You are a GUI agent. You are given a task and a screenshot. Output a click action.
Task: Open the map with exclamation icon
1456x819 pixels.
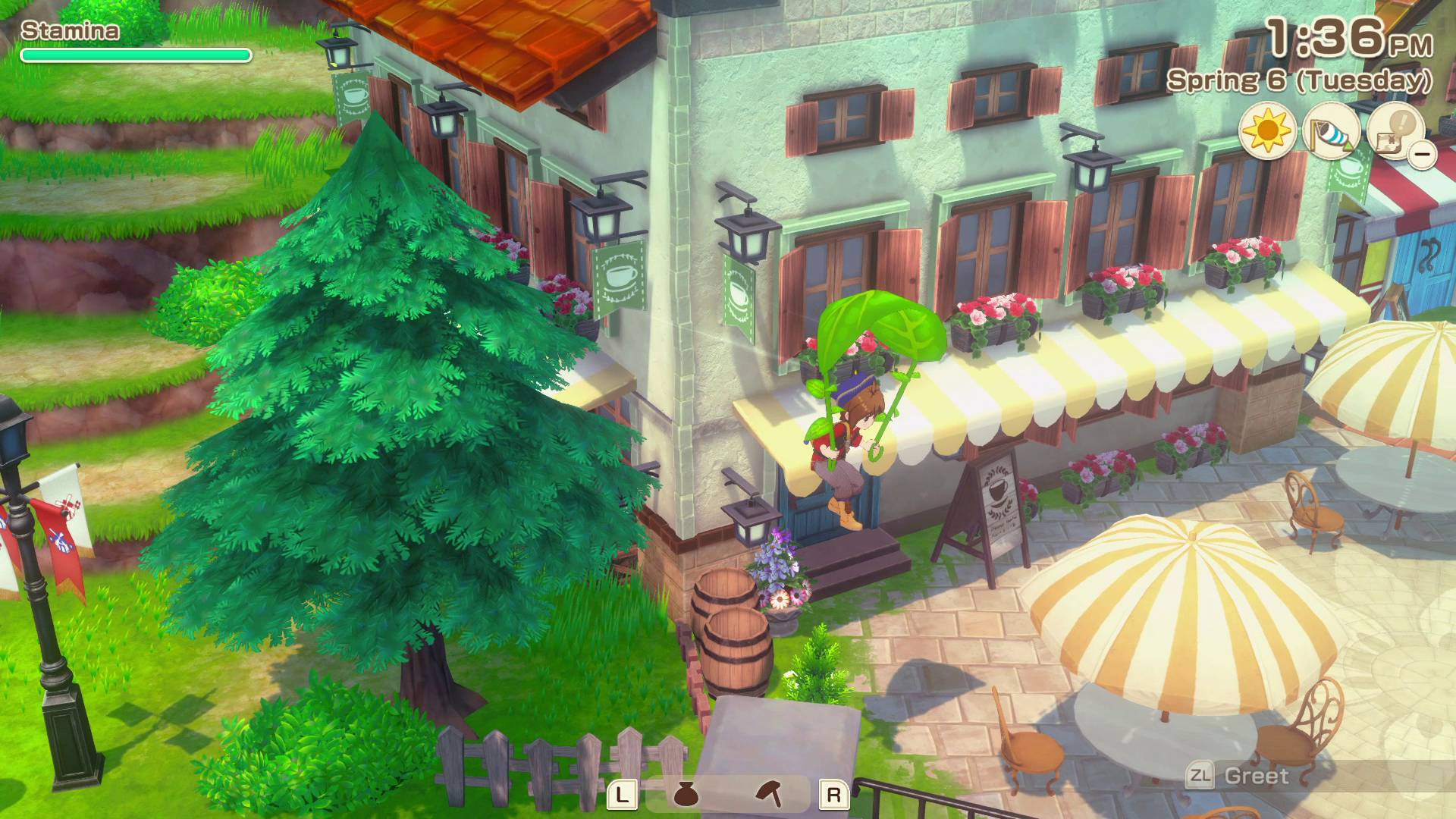click(1395, 132)
